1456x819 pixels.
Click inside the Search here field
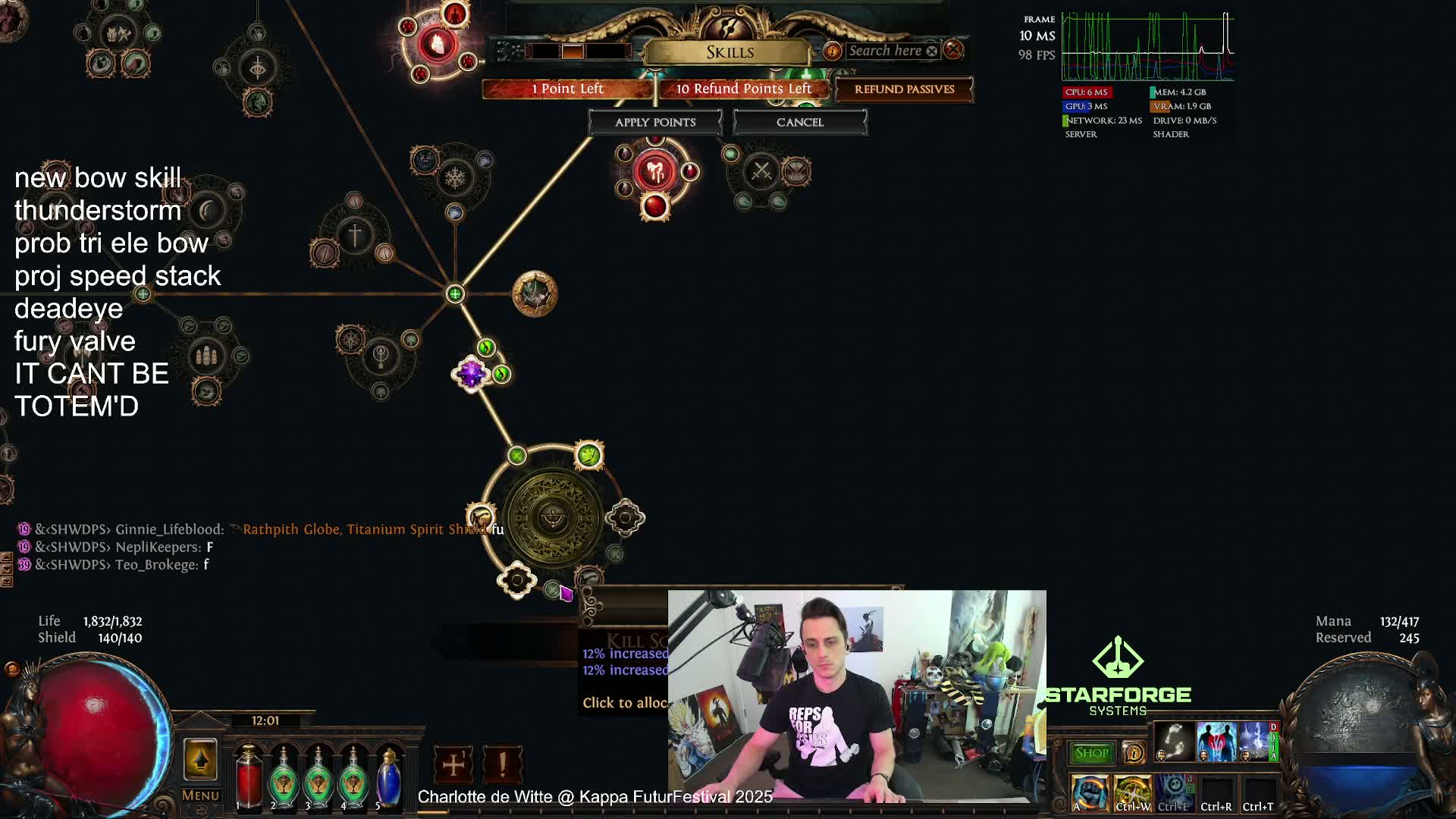pos(887,51)
